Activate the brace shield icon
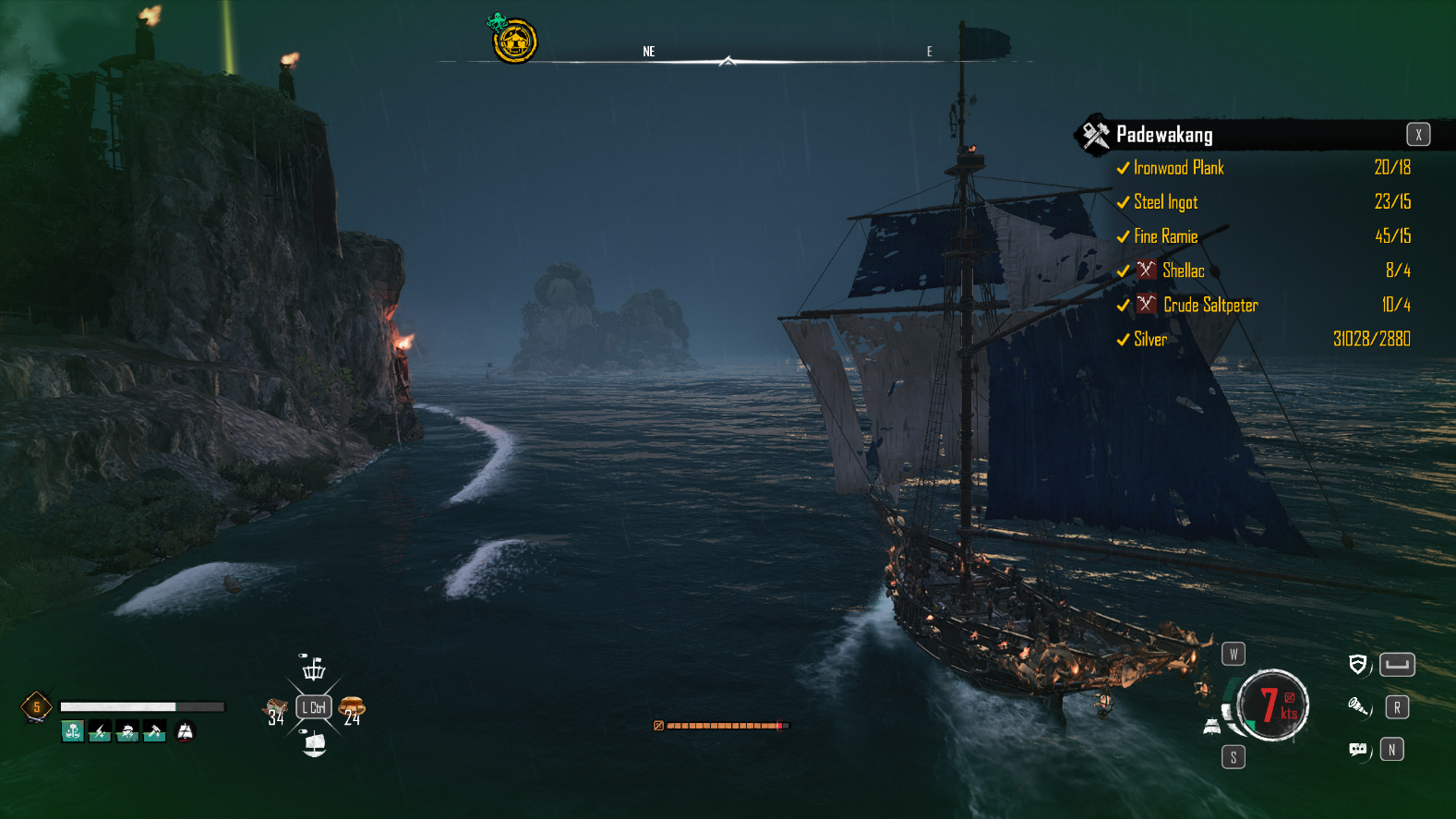 pos(1357,664)
